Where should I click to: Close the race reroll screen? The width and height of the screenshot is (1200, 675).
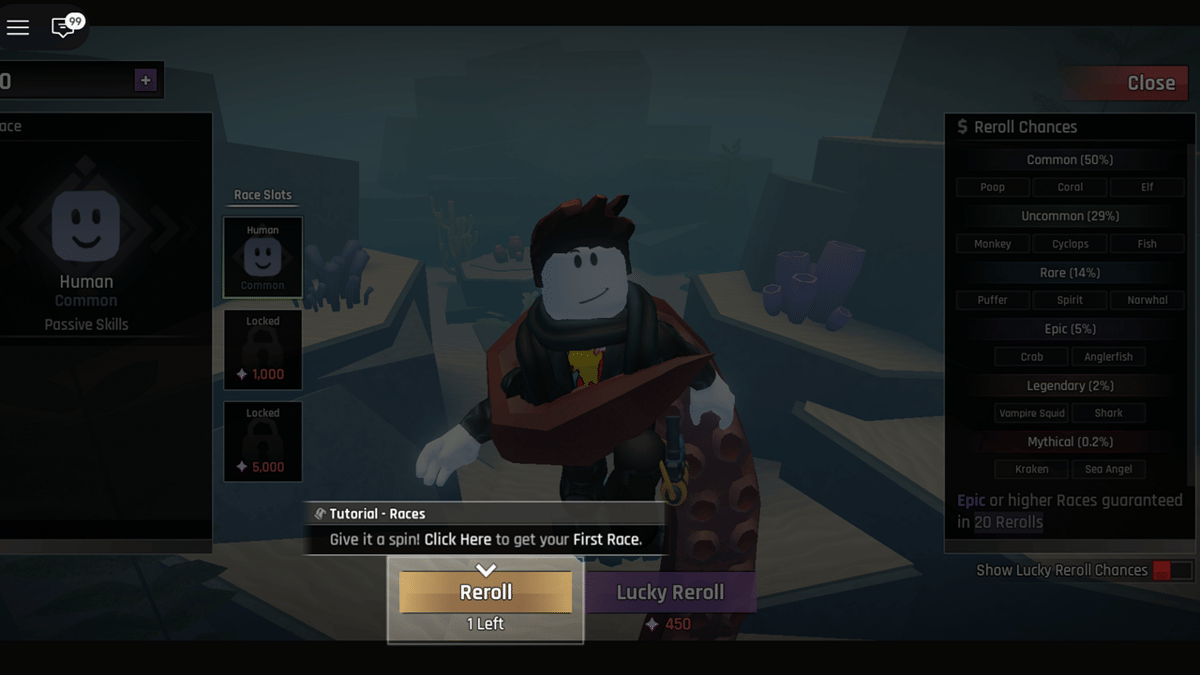coord(1131,83)
